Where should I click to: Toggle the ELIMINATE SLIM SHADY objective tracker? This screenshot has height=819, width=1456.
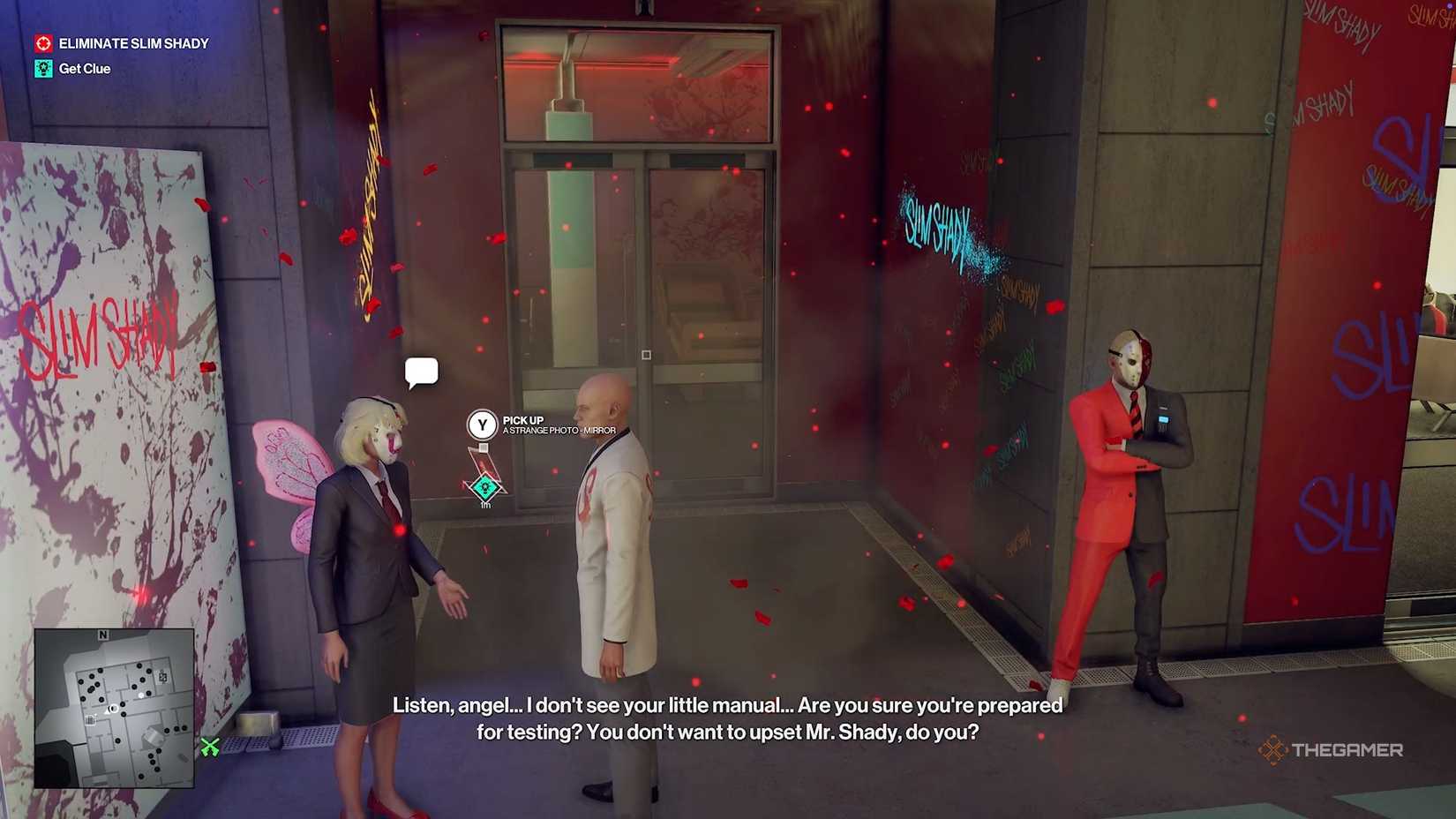click(132, 42)
